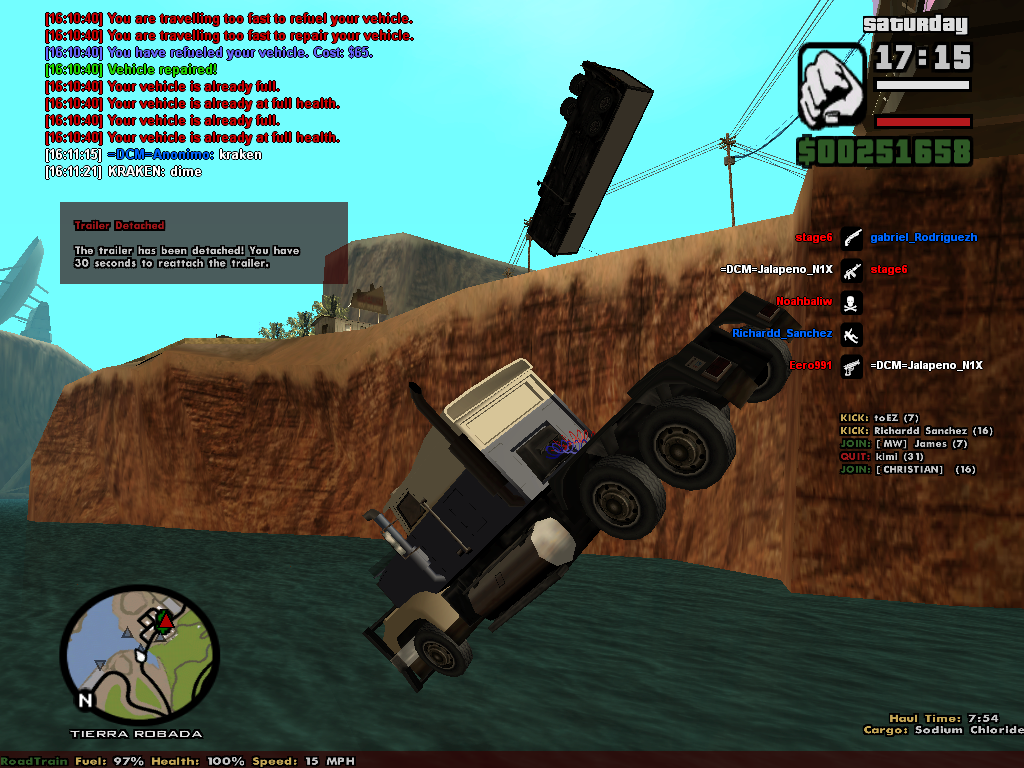Select gabriel_Rodriguezh in the kill feed
1024x768 pixels.
coord(923,238)
